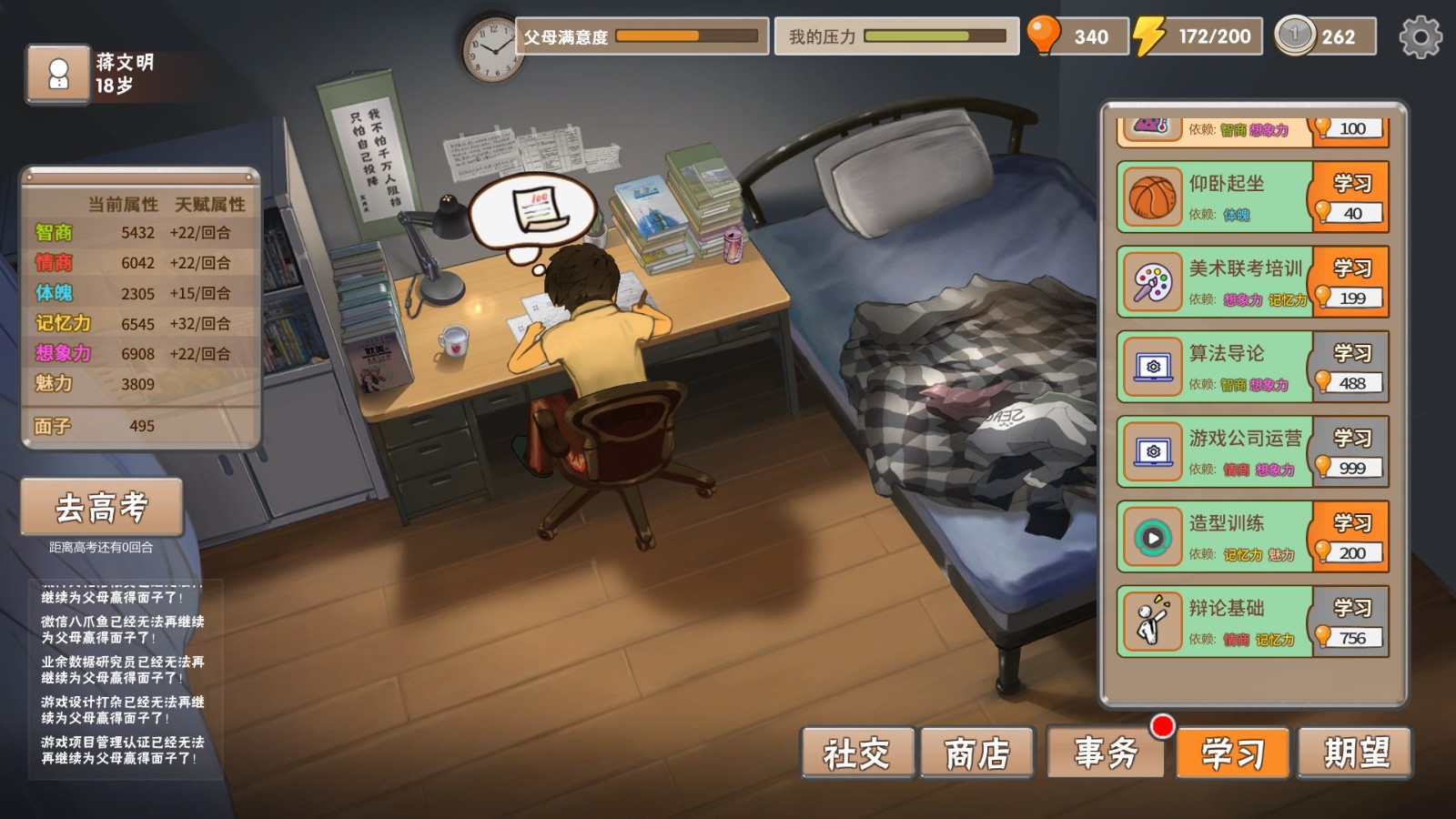The image size is (1456, 819).
Task: Learn 美术联考培训 for 199
Action: pos(1351,282)
